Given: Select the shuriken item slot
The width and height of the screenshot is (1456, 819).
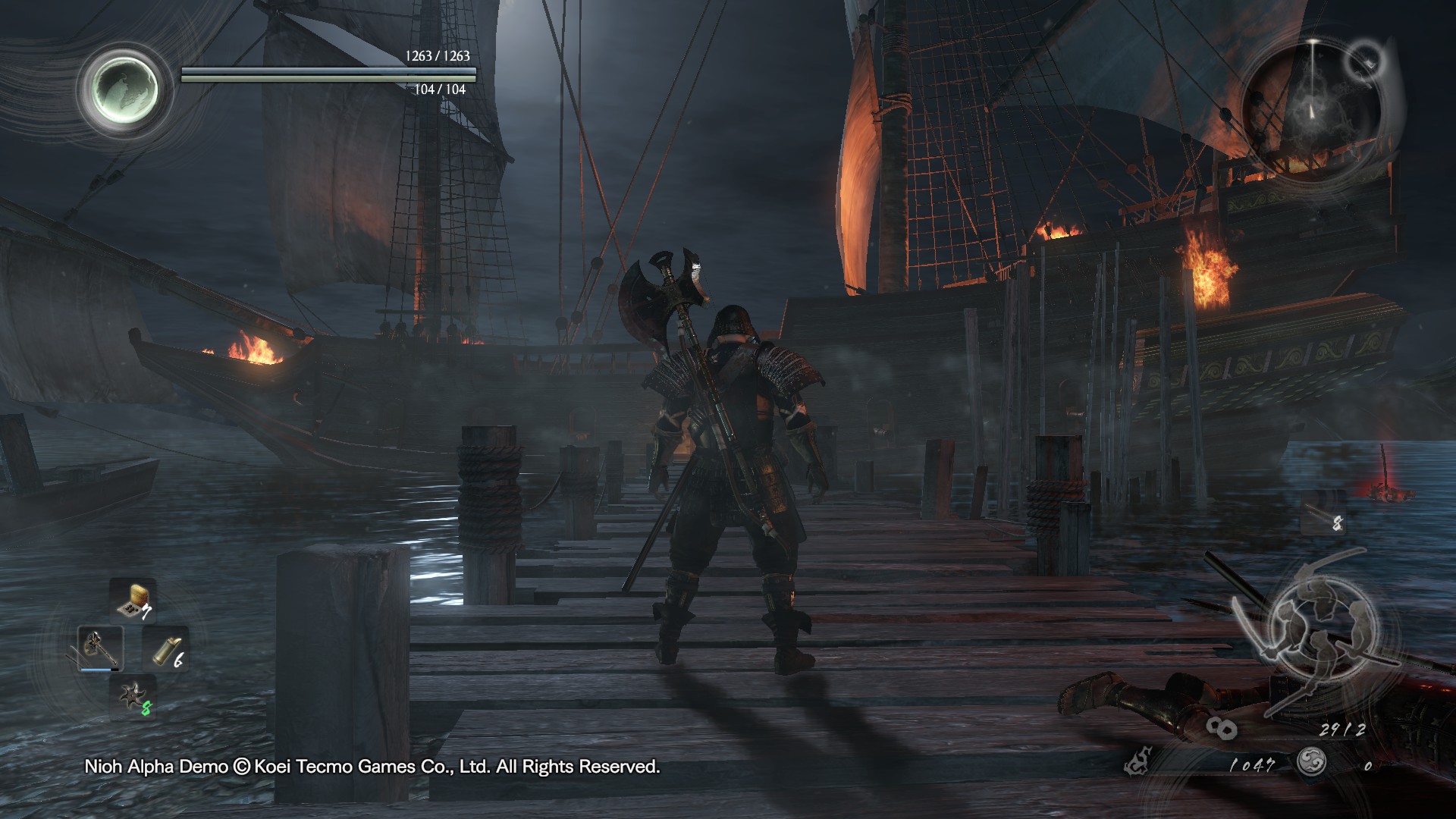Looking at the screenshot, I should [133, 697].
